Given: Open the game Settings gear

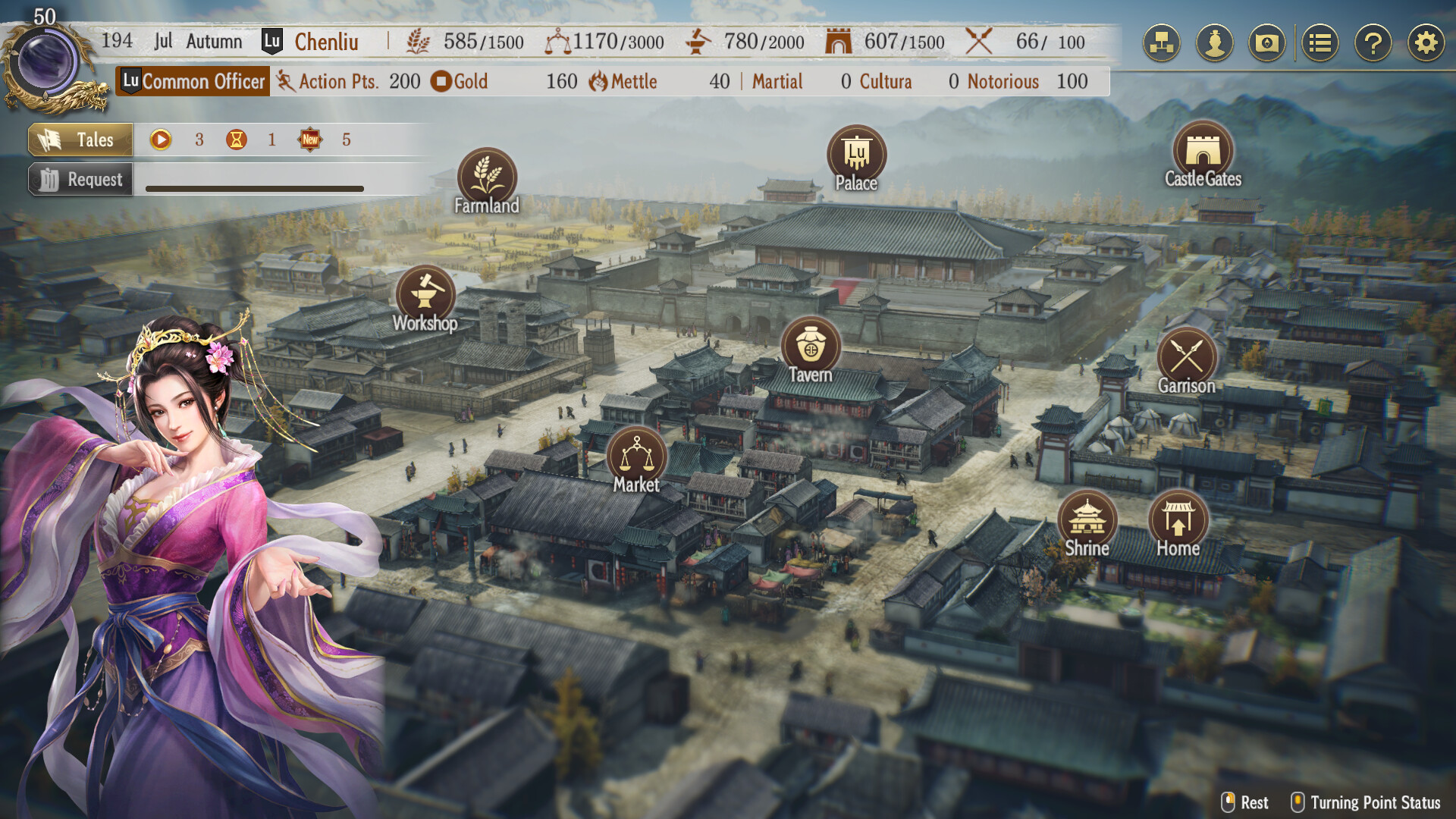Looking at the screenshot, I should pyautogui.click(x=1425, y=42).
